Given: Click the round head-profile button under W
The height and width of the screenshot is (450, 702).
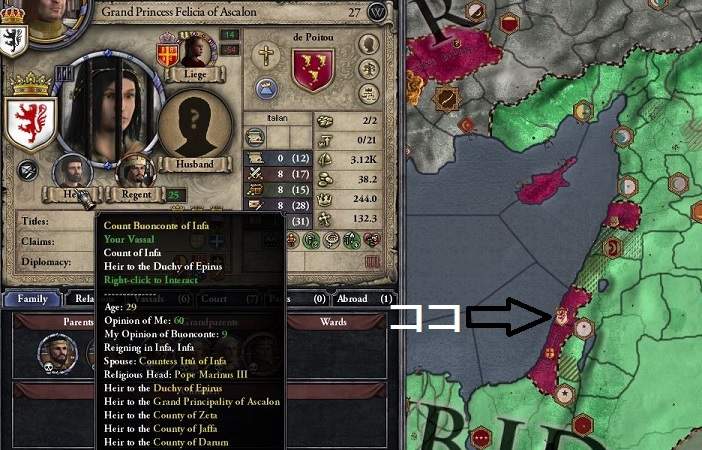Looking at the screenshot, I should pos(369,45).
